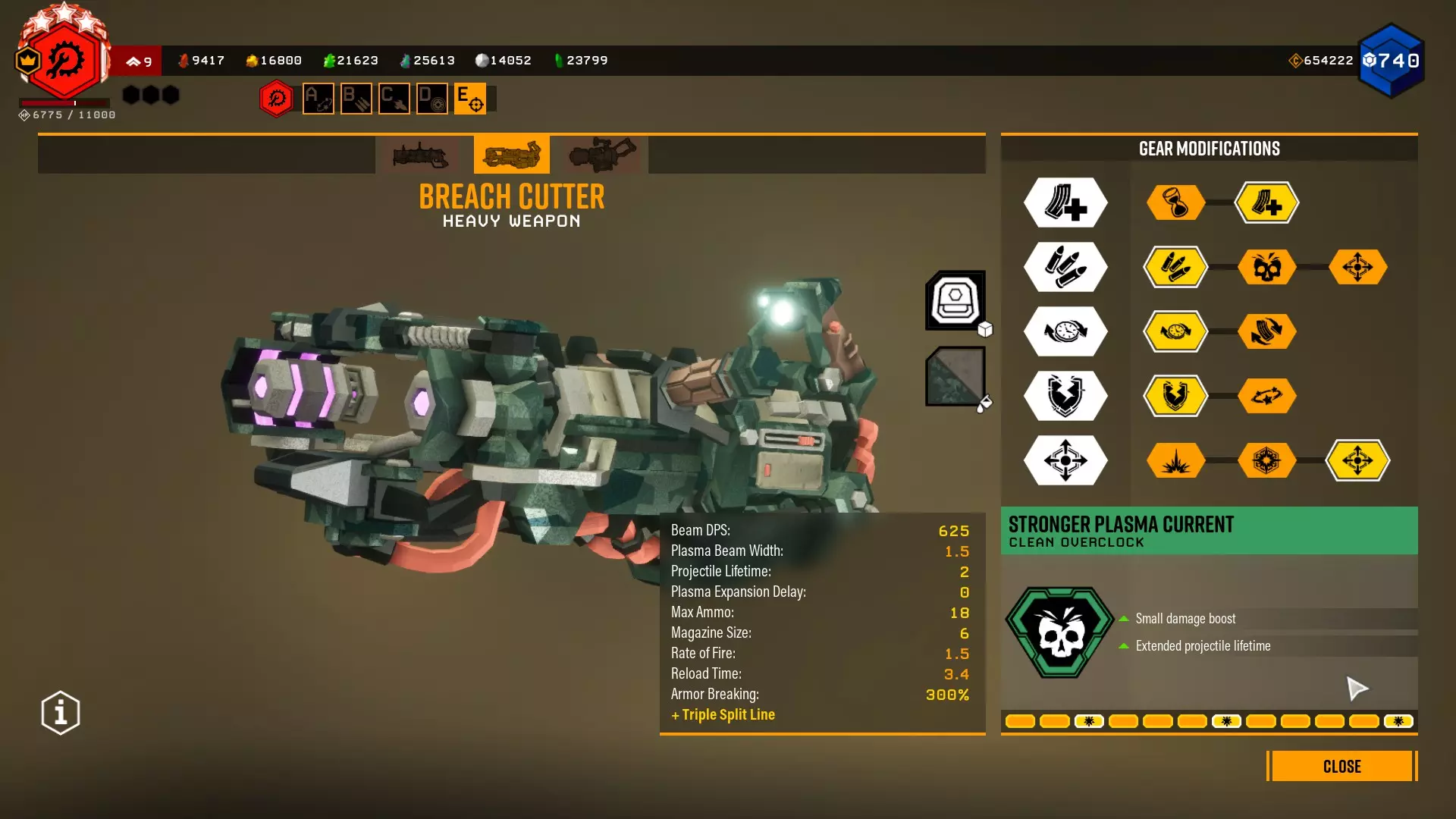Image resolution: width=1456 pixels, height=819 pixels.
Task: Choose the orange gear-shaped modification
Action: pyautogui.click(x=1266, y=460)
